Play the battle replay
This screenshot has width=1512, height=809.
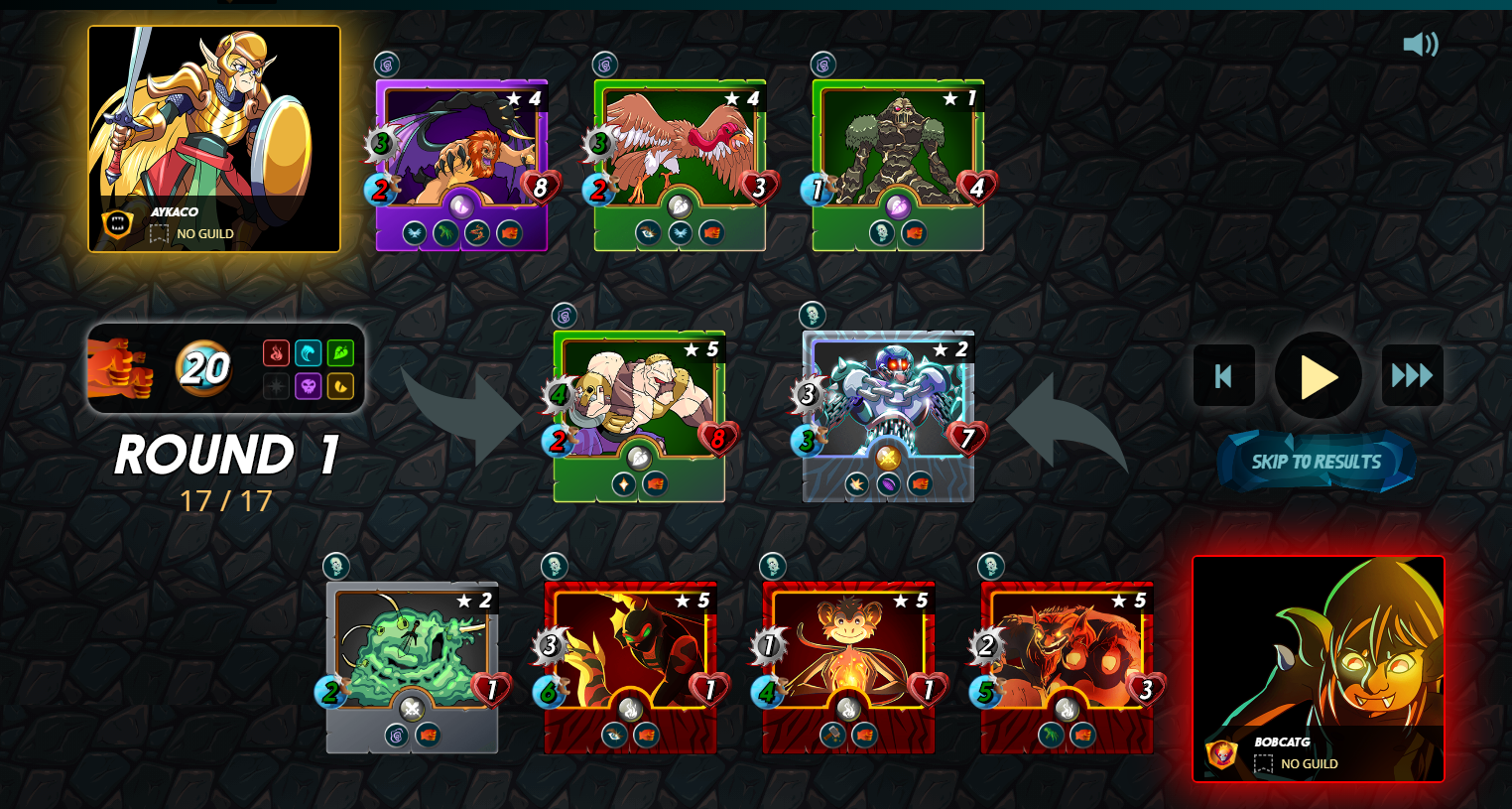click(1318, 376)
